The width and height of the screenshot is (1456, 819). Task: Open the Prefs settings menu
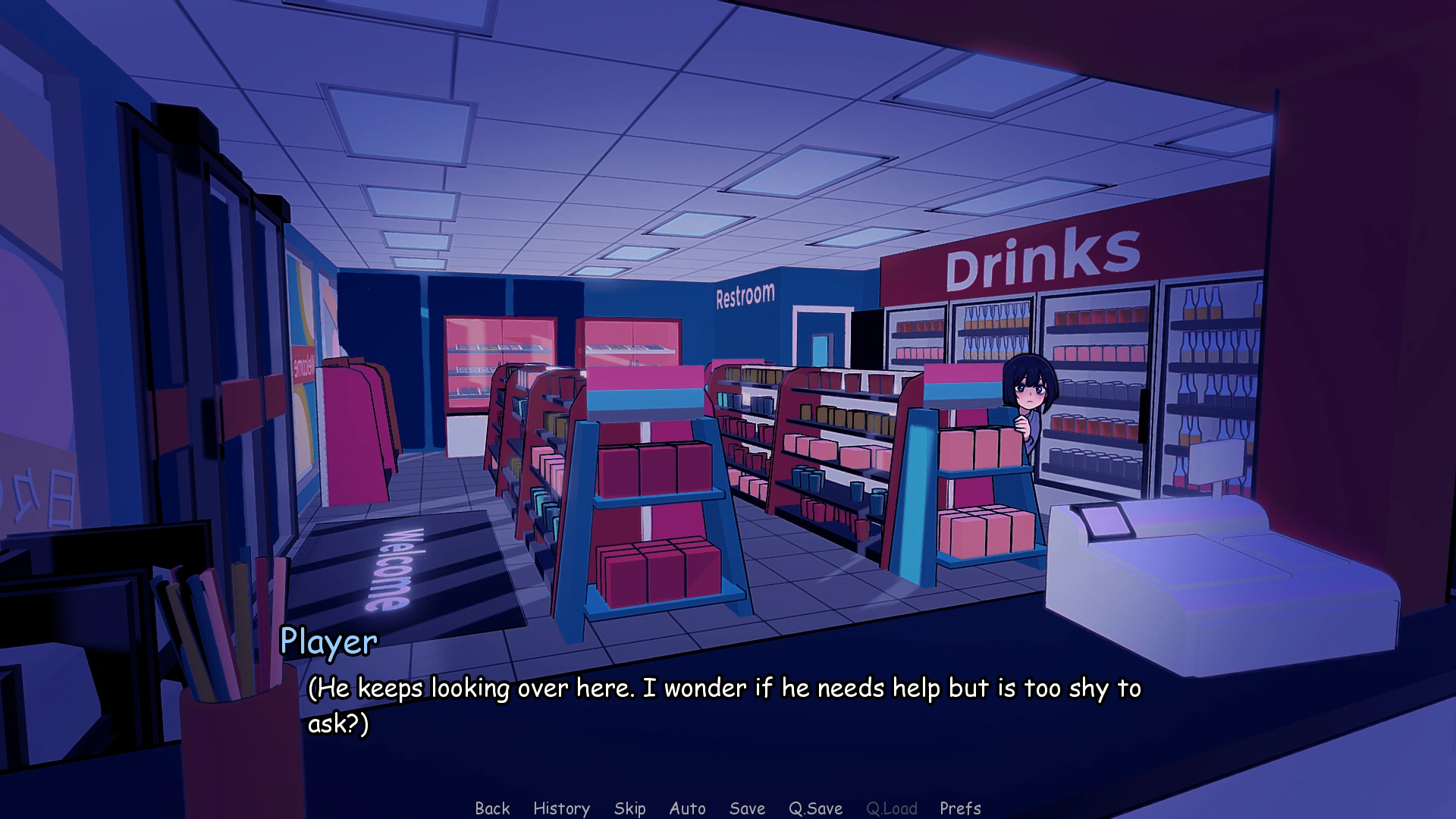pos(960,808)
